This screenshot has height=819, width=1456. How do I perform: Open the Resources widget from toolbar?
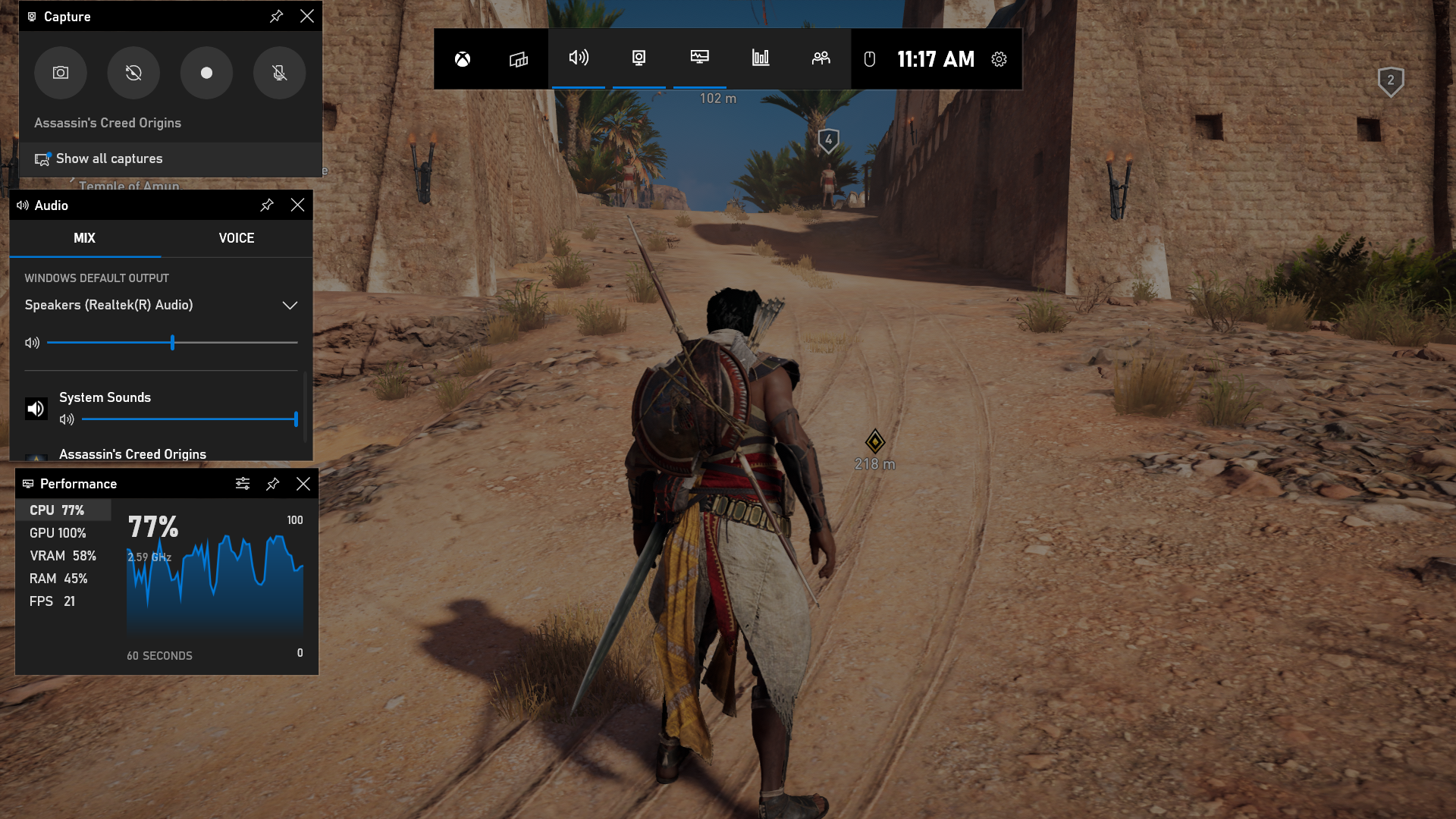(x=761, y=58)
